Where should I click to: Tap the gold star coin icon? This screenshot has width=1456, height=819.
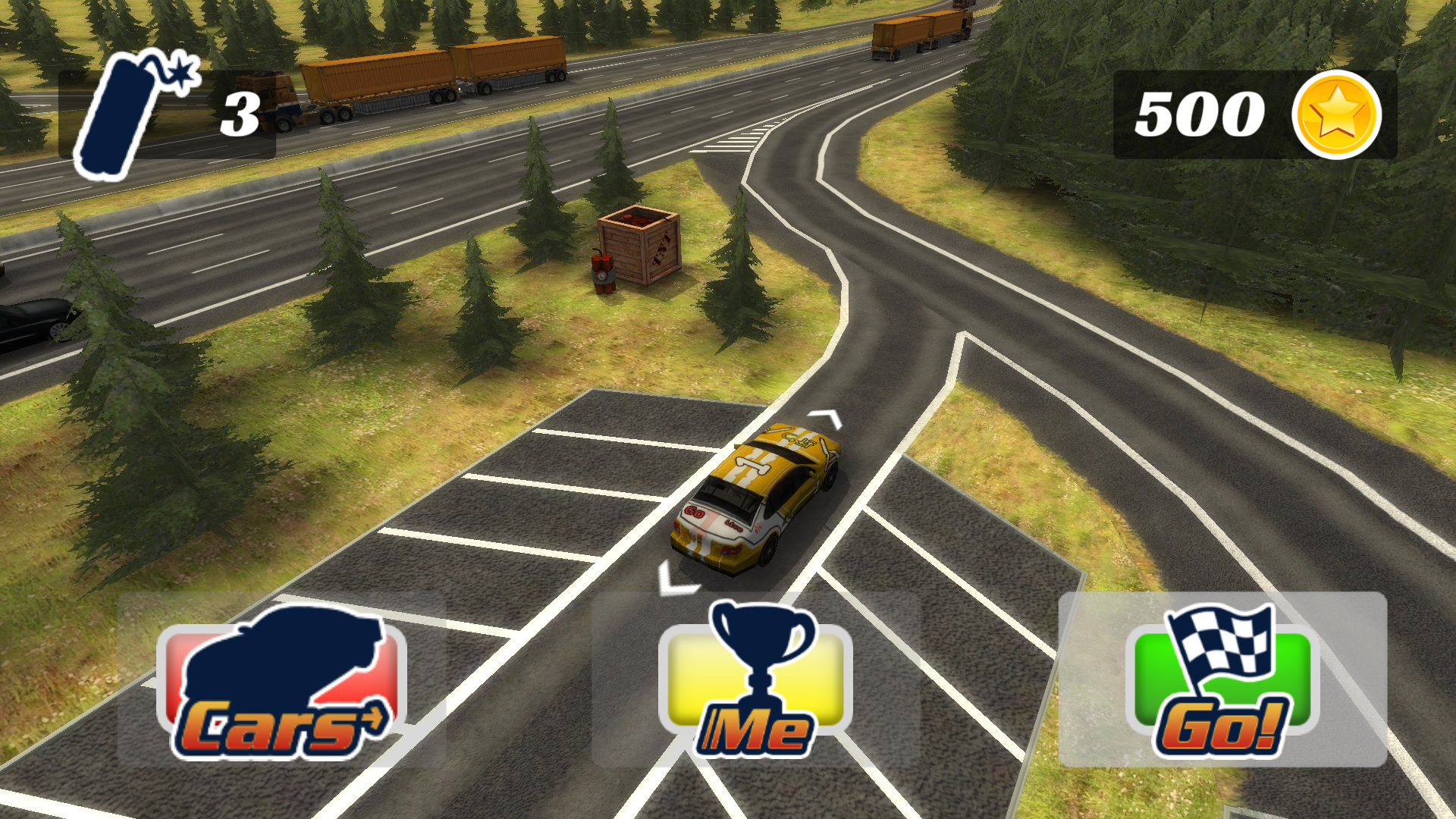[1336, 115]
